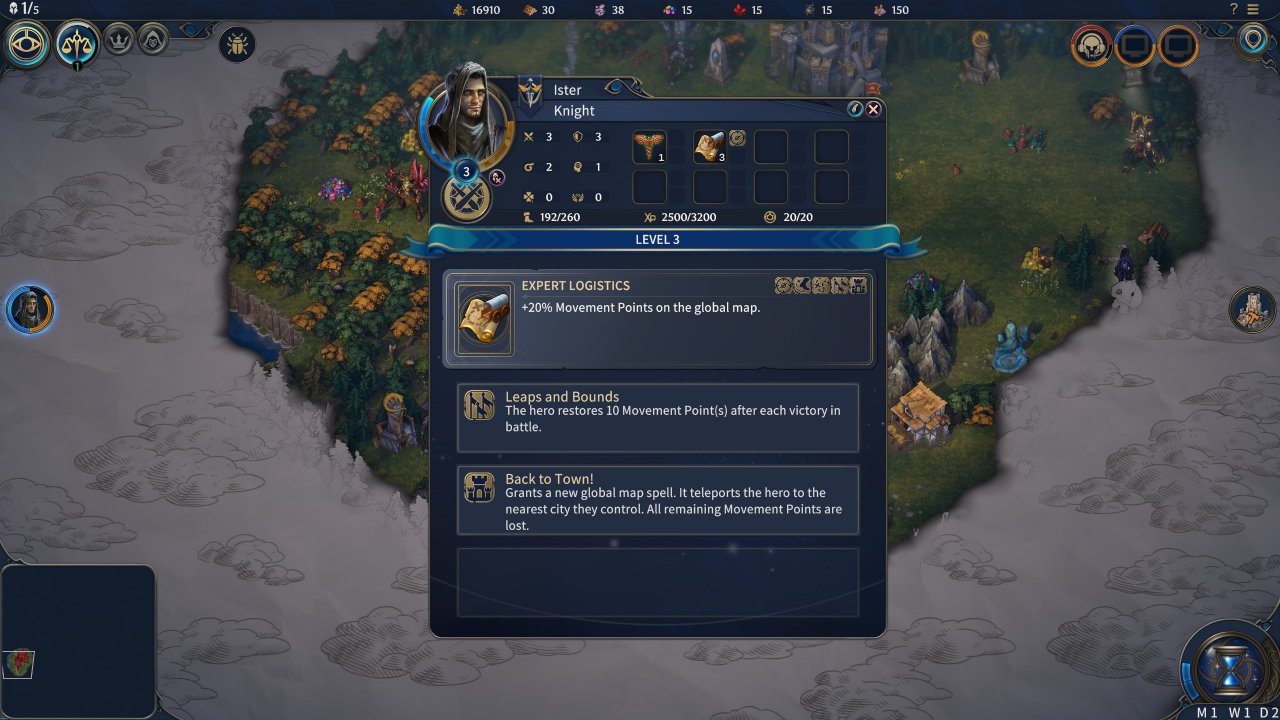Click the minimap panel
This screenshot has height=720, width=1280.
[x=78, y=641]
